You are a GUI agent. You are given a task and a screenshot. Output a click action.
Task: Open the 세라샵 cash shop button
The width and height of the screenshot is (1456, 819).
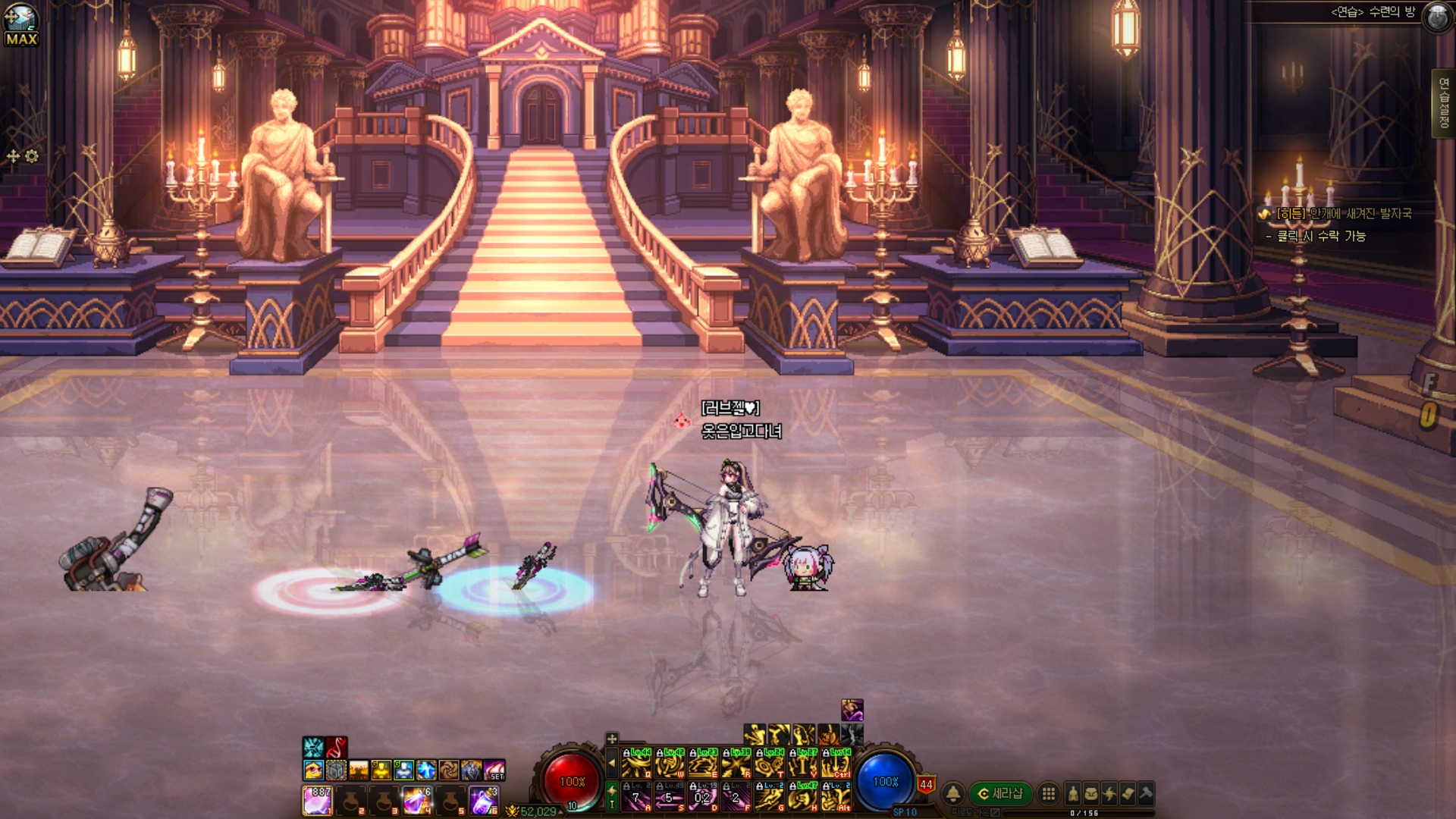(1000, 793)
